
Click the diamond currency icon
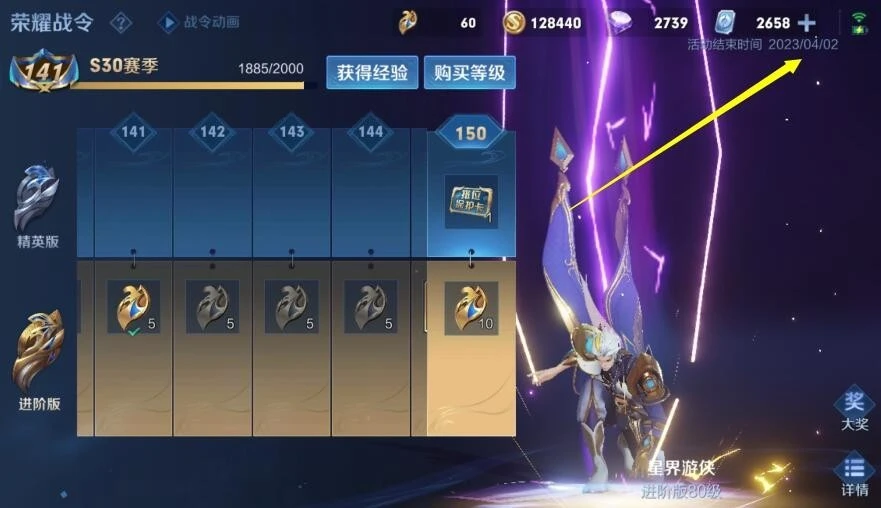pyautogui.click(x=622, y=22)
